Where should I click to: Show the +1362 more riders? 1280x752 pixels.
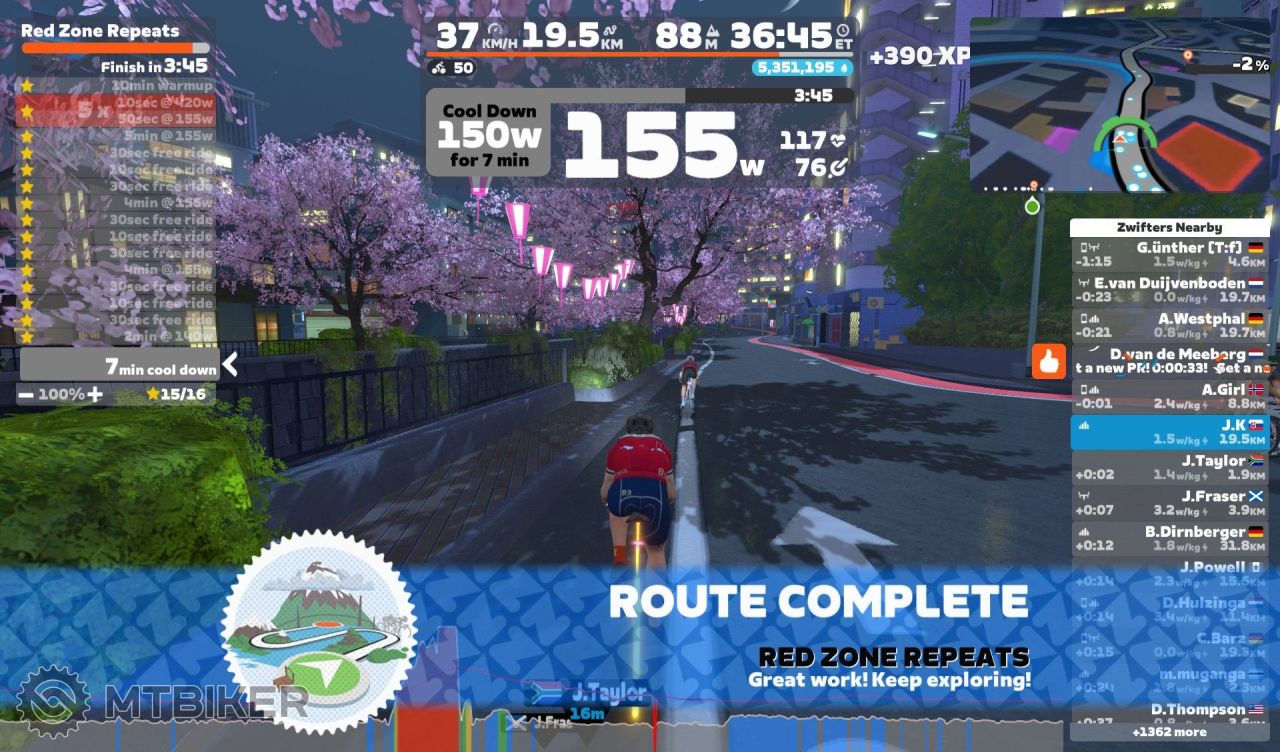tap(1169, 732)
